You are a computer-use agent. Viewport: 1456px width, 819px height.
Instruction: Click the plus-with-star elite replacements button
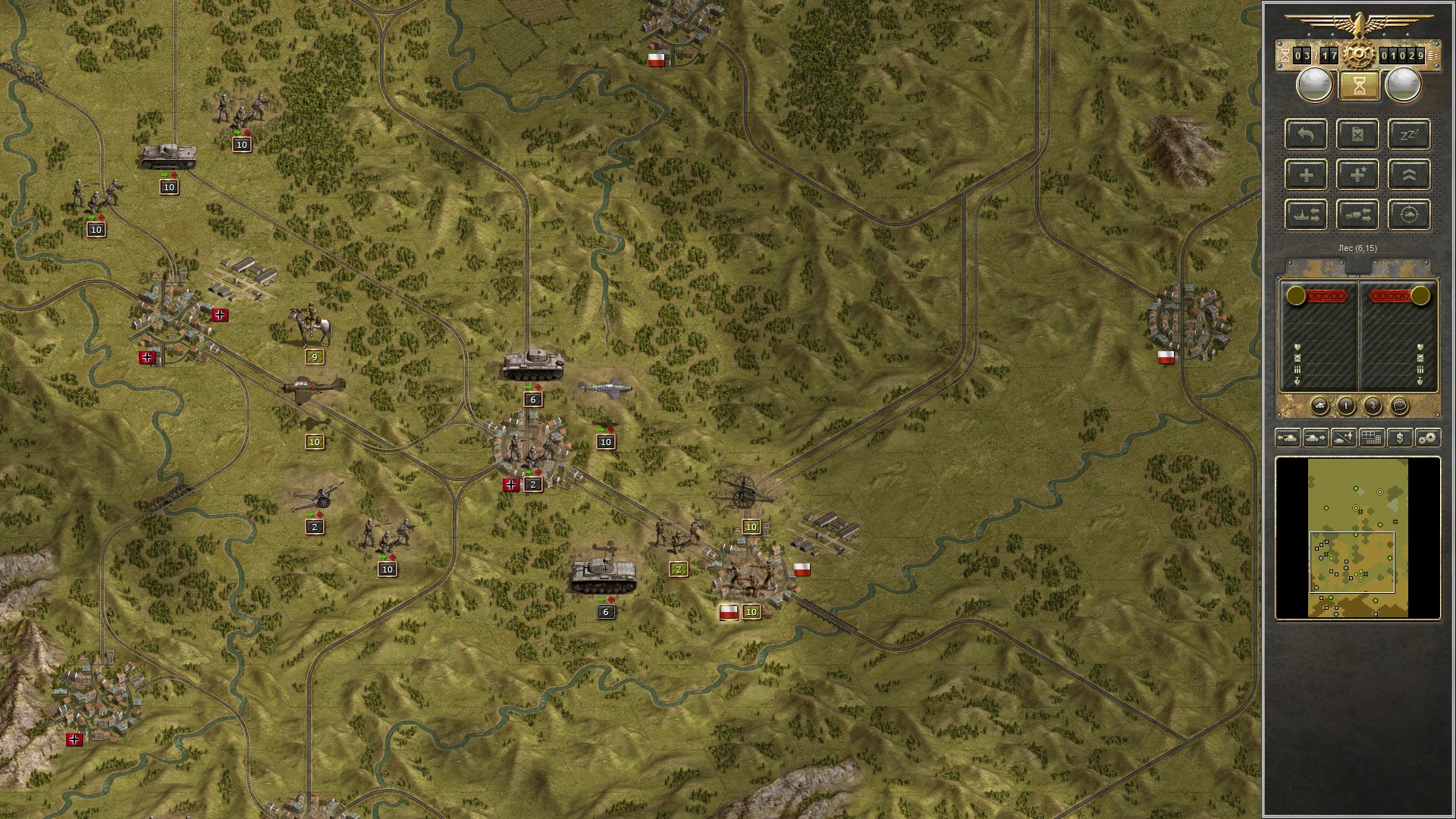coord(1357,175)
